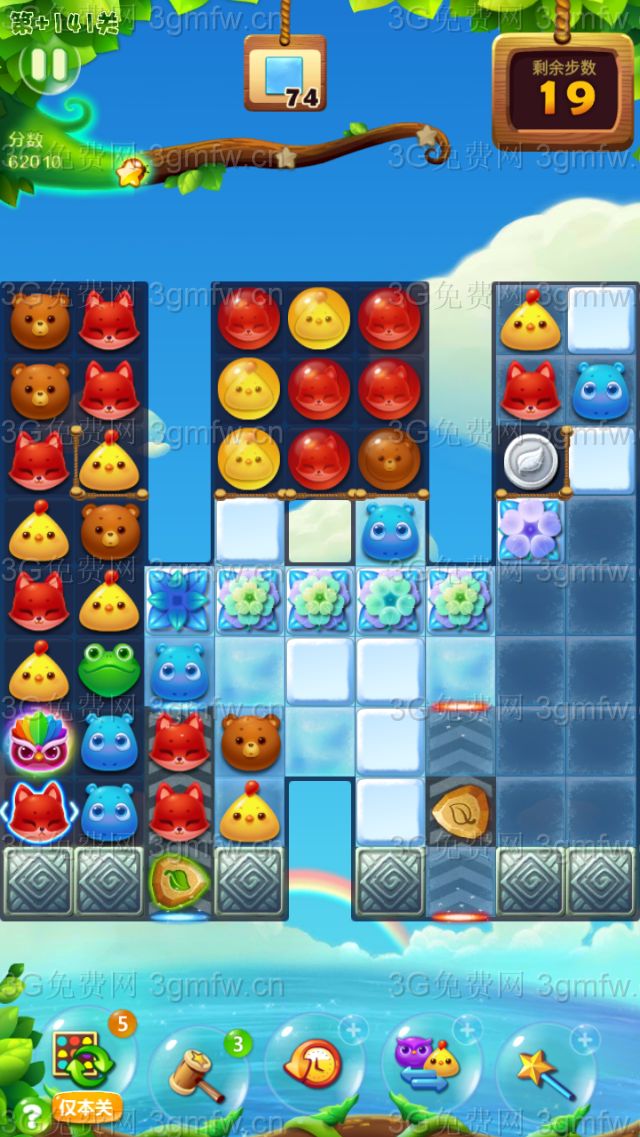Select the silver leaf coin tile
The width and height of the screenshot is (640, 1137).
pos(531,461)
